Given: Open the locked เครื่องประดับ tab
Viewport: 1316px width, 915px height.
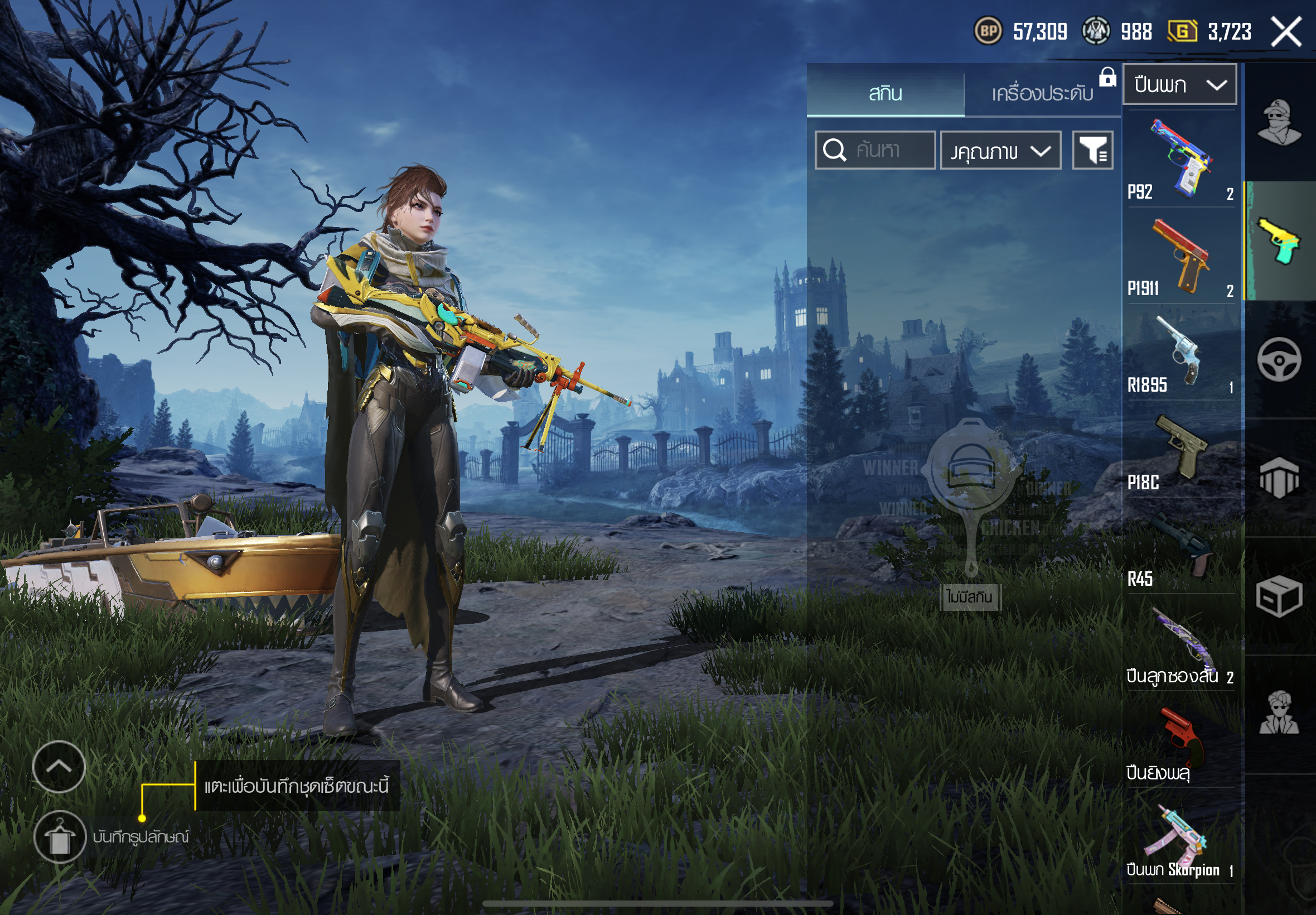Looking at the screenshot, I should (1042, 93).
